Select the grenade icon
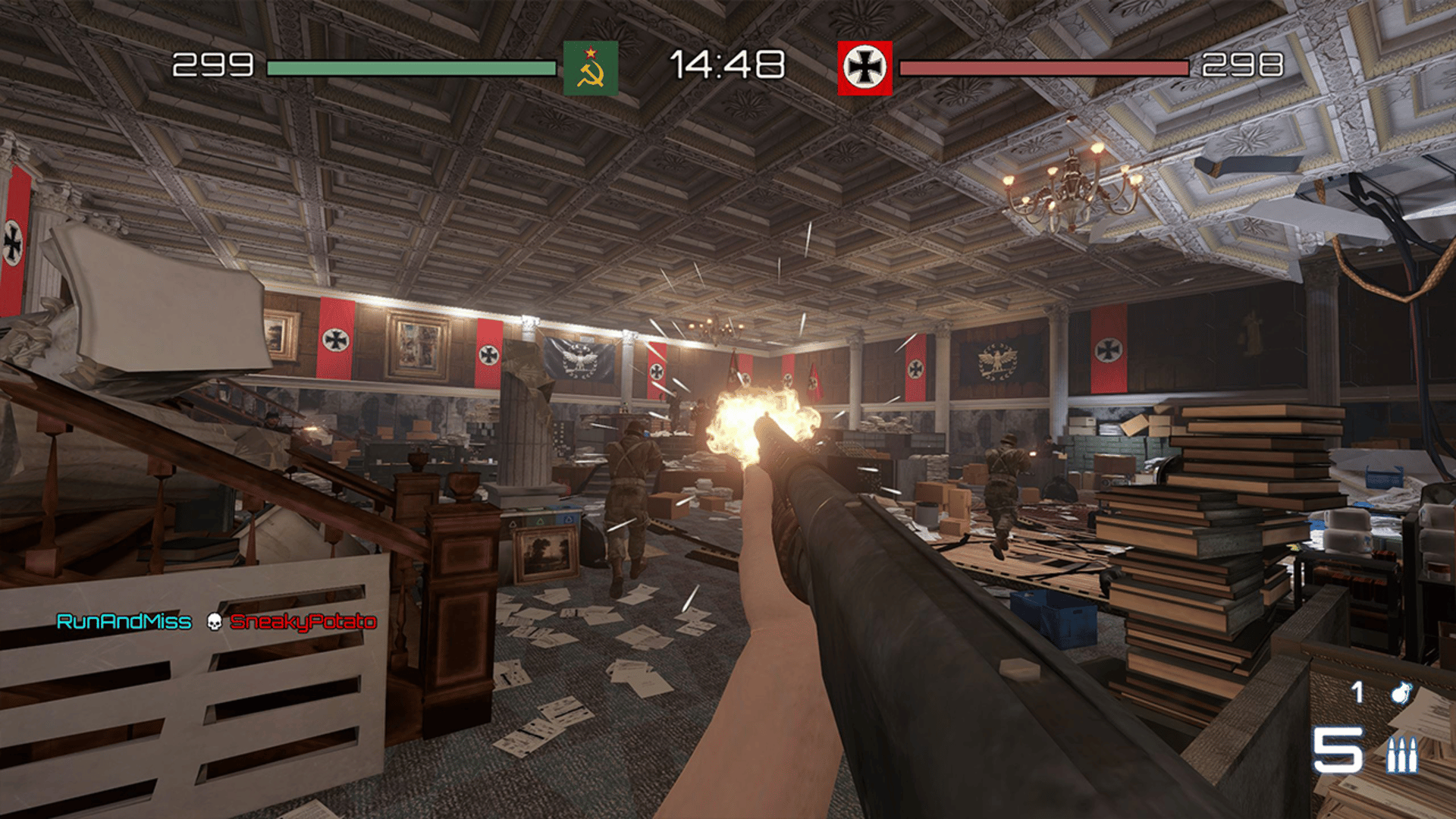Viewport: 1456px width, 819px height. click(1400, 692)
